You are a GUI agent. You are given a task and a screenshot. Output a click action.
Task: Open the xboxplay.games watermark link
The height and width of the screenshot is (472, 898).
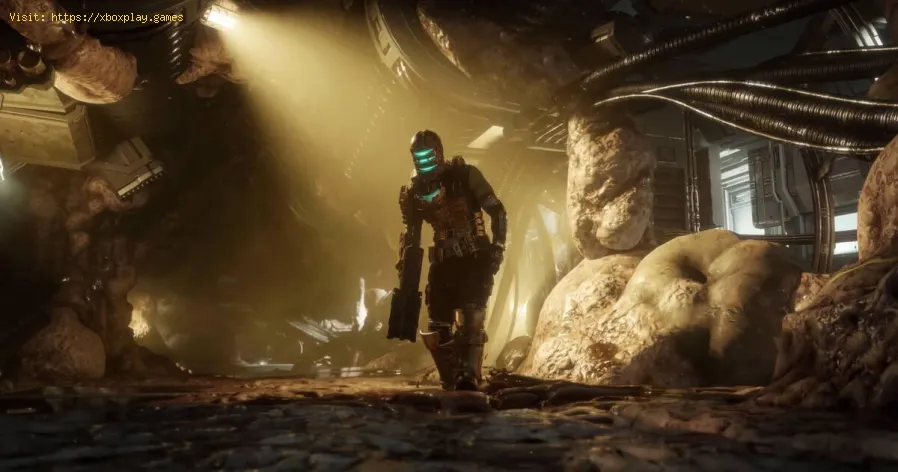(x=116, y=18)
